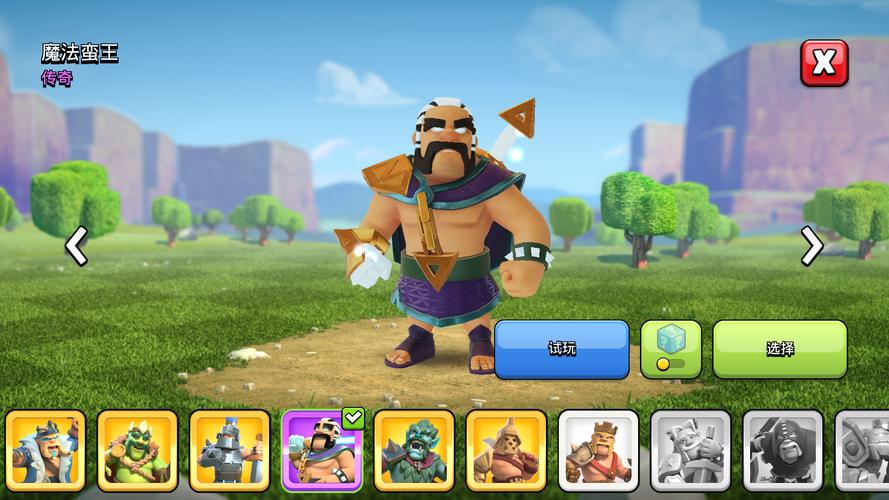This screenshot has width=889, height=500.
Task: Pick the default Barbarian King with crown
Action: coord(597,450)
